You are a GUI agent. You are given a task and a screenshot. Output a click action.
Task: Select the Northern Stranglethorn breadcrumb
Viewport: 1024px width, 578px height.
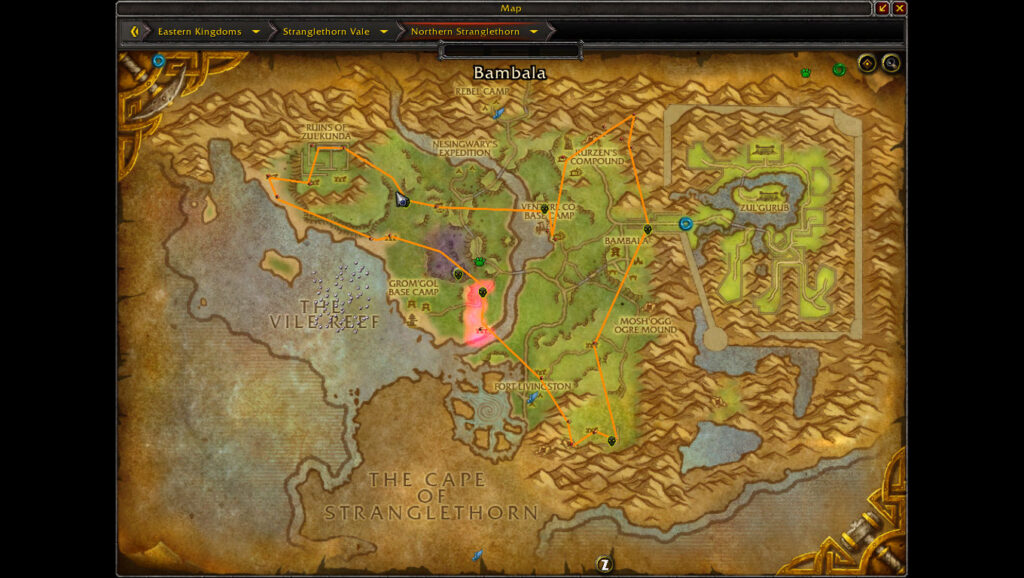pyautogui.click(x=465, y=31)
